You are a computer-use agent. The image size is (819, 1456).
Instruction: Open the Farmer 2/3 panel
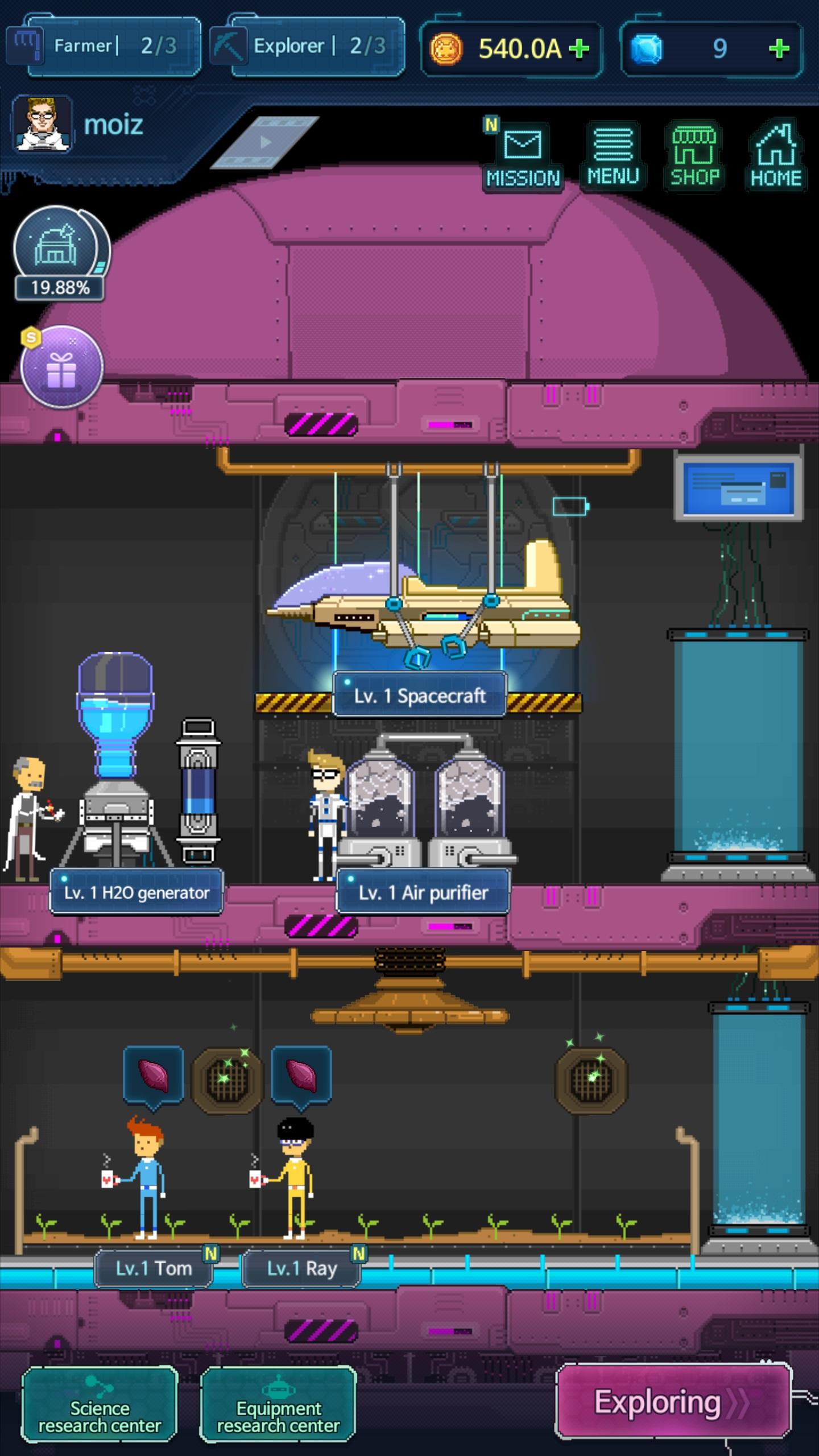(x=104, y=46)
